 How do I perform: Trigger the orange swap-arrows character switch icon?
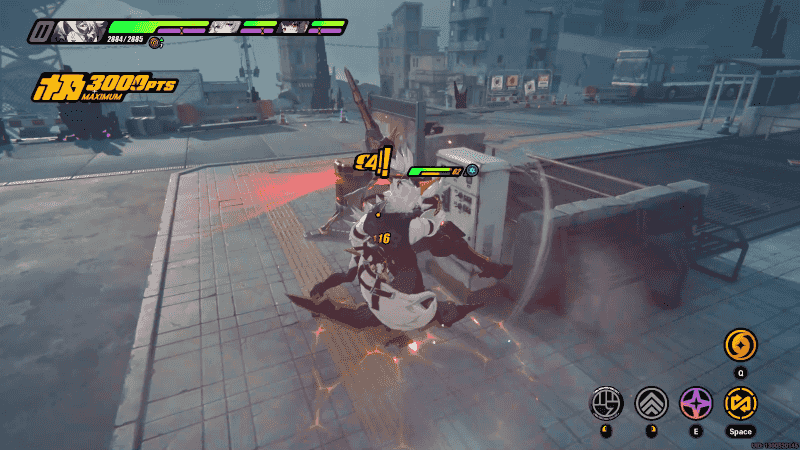click(x=741, y=403)
